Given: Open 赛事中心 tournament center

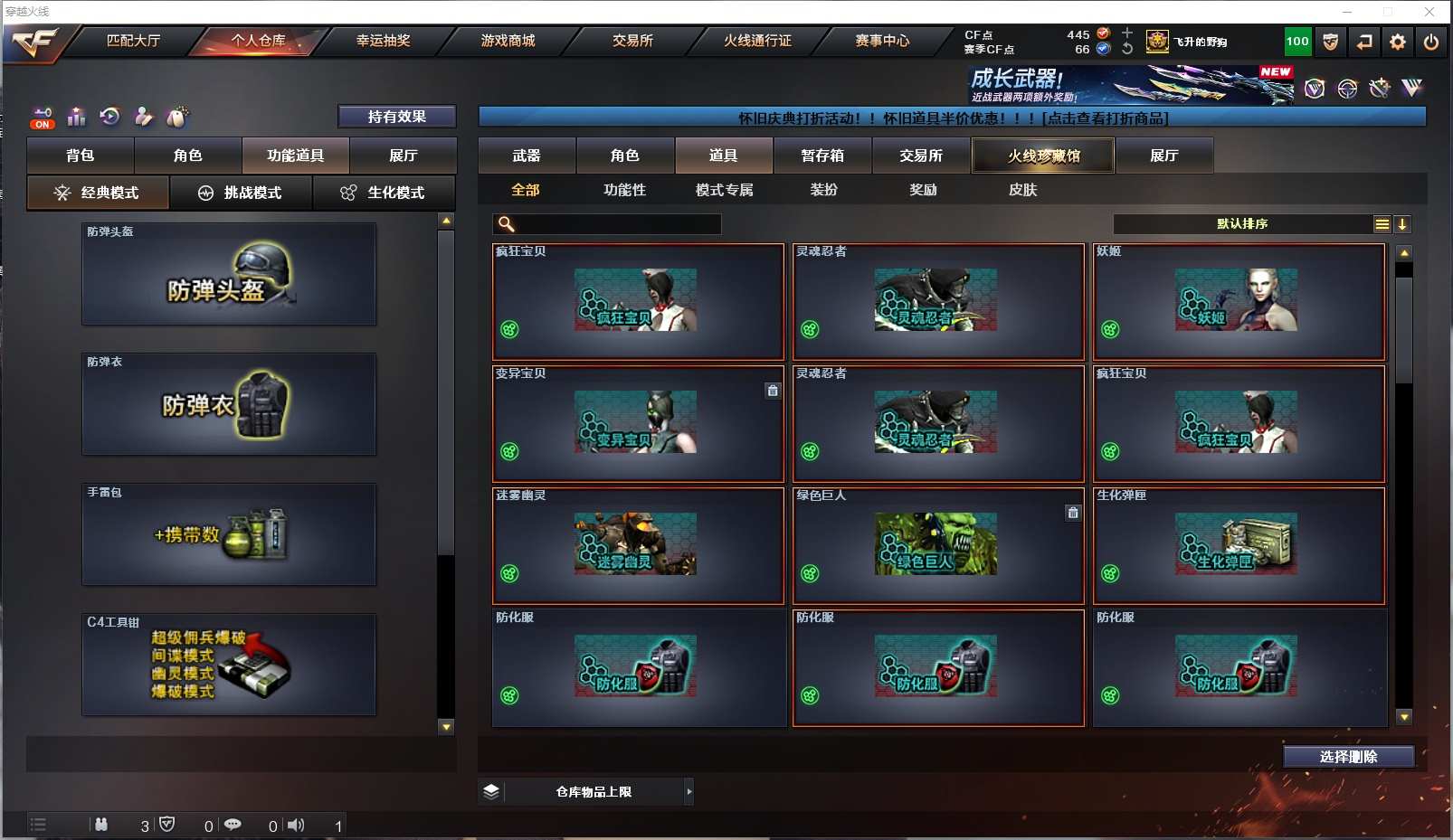Looking at the screenshot, I should pos(882,41).
